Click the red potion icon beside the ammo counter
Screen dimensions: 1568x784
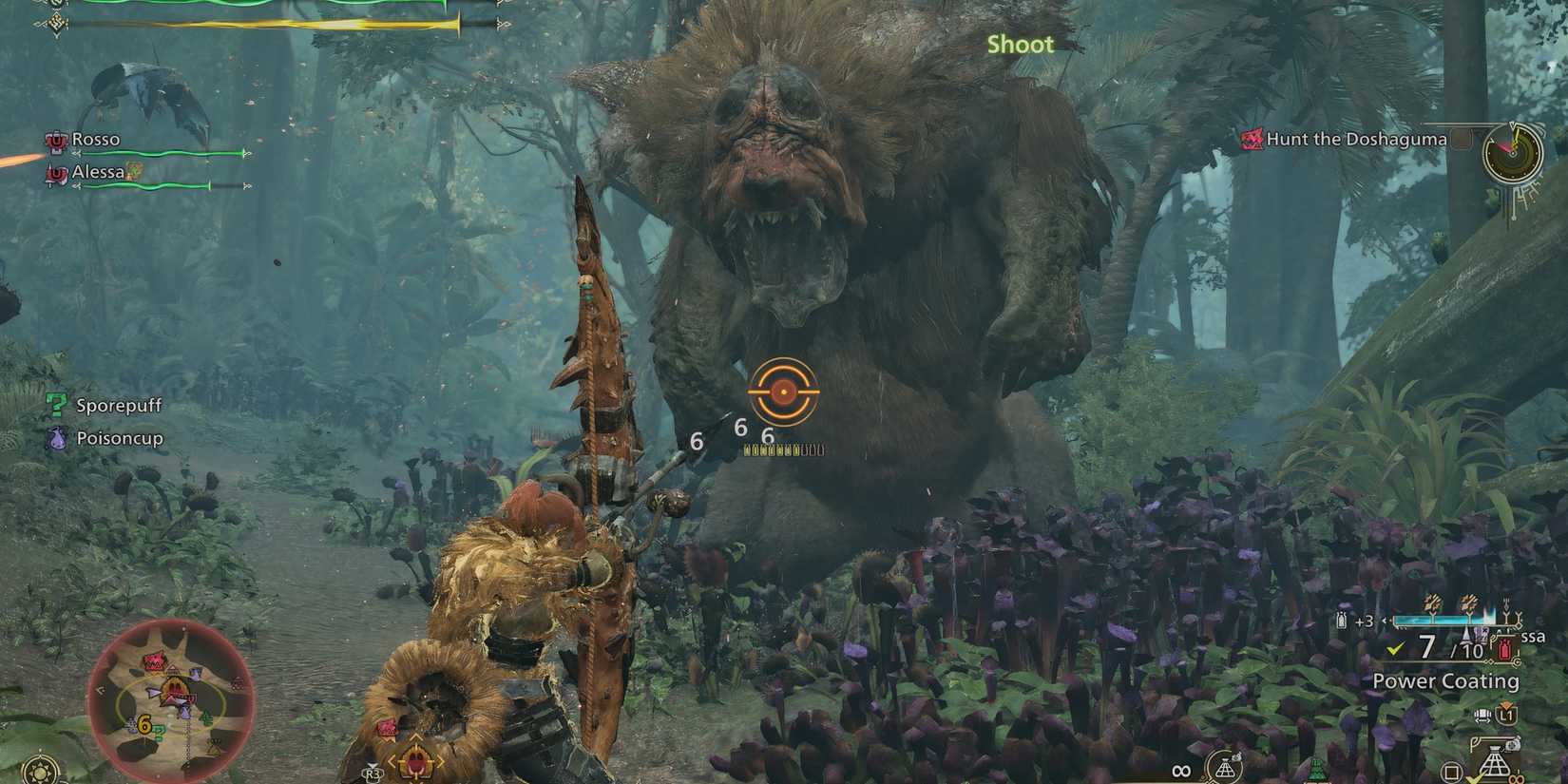point(1503,649)
